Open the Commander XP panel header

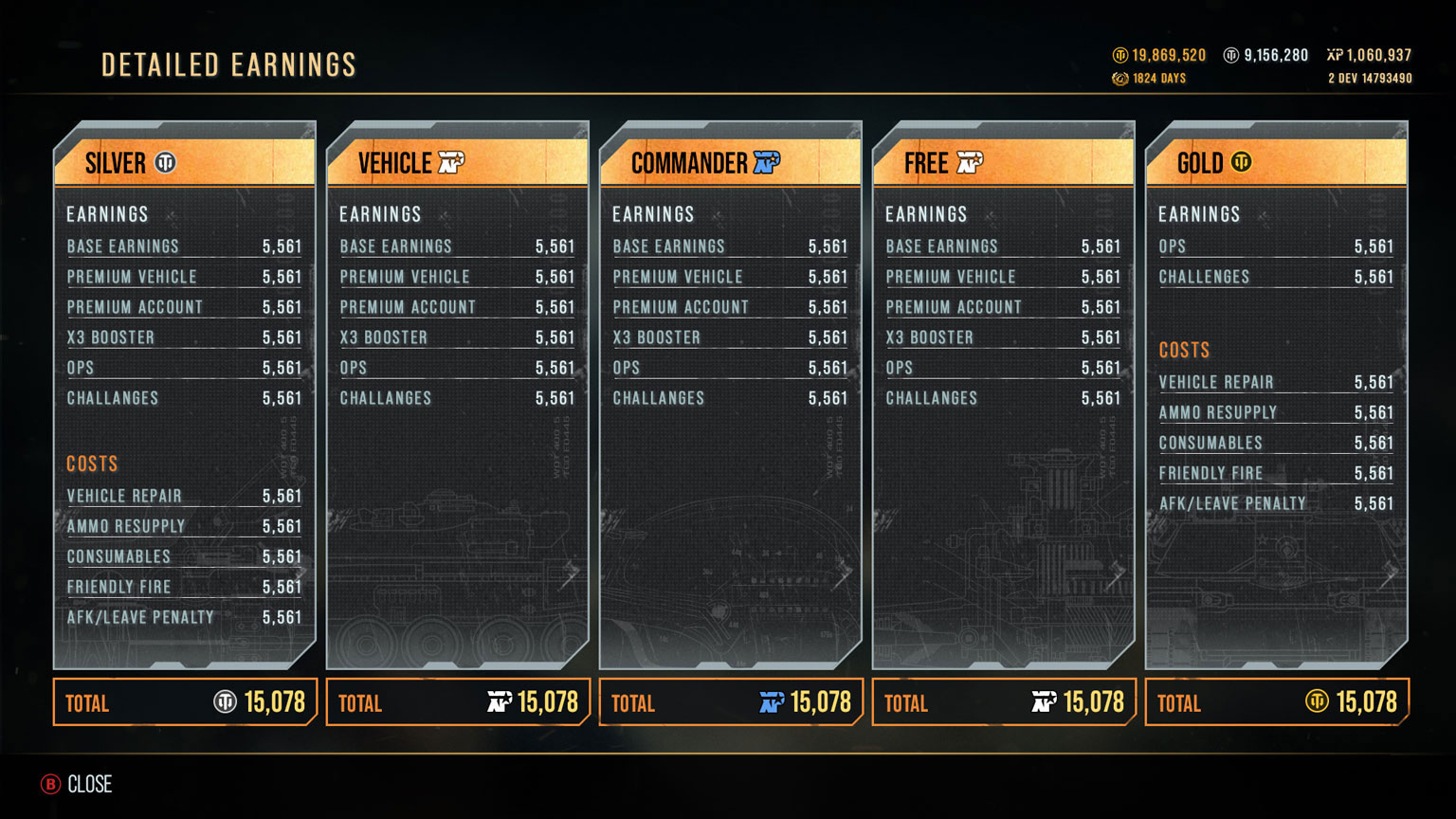click(731, 163)
